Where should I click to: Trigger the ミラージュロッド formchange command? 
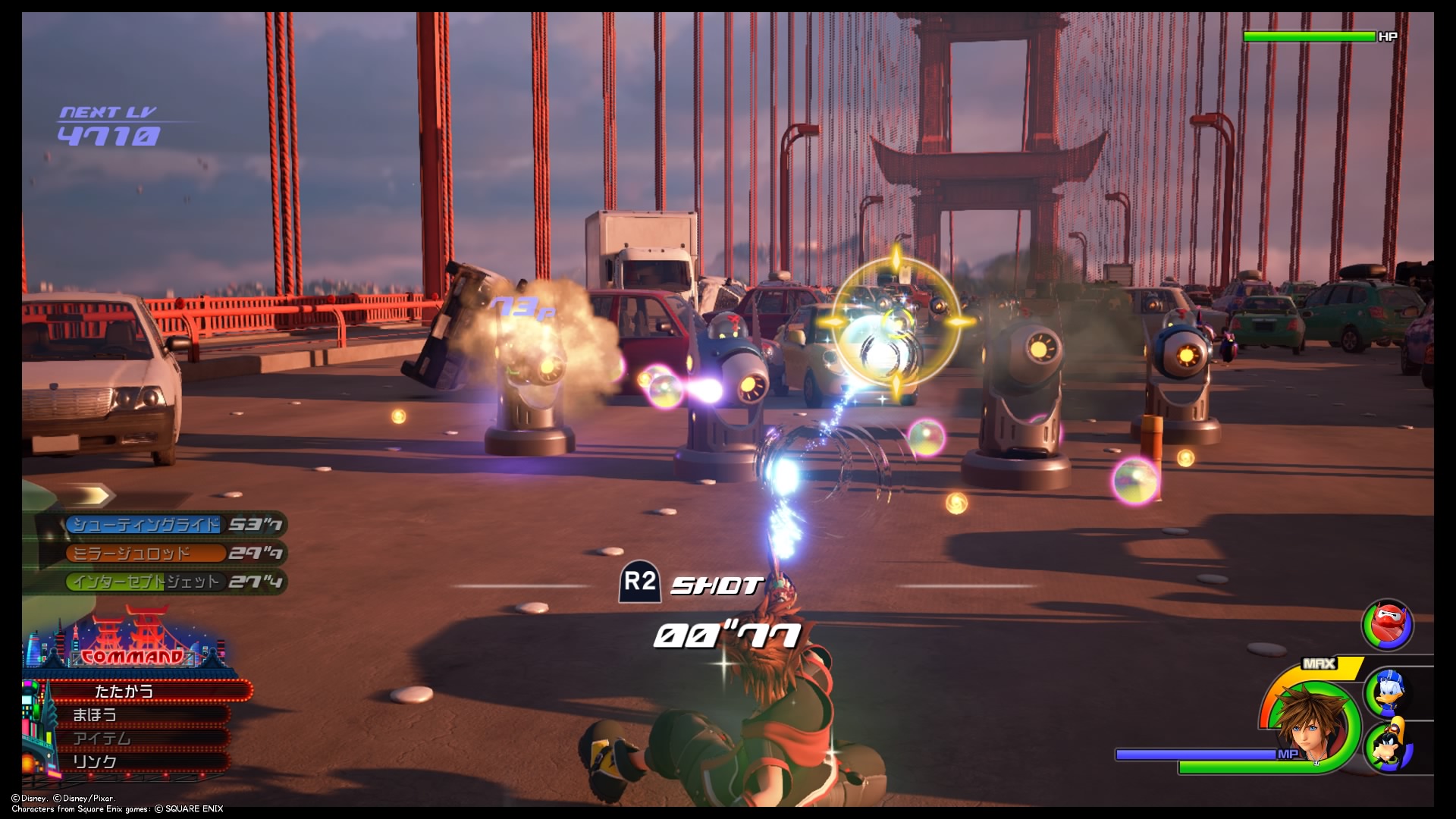tap(133, 554)
